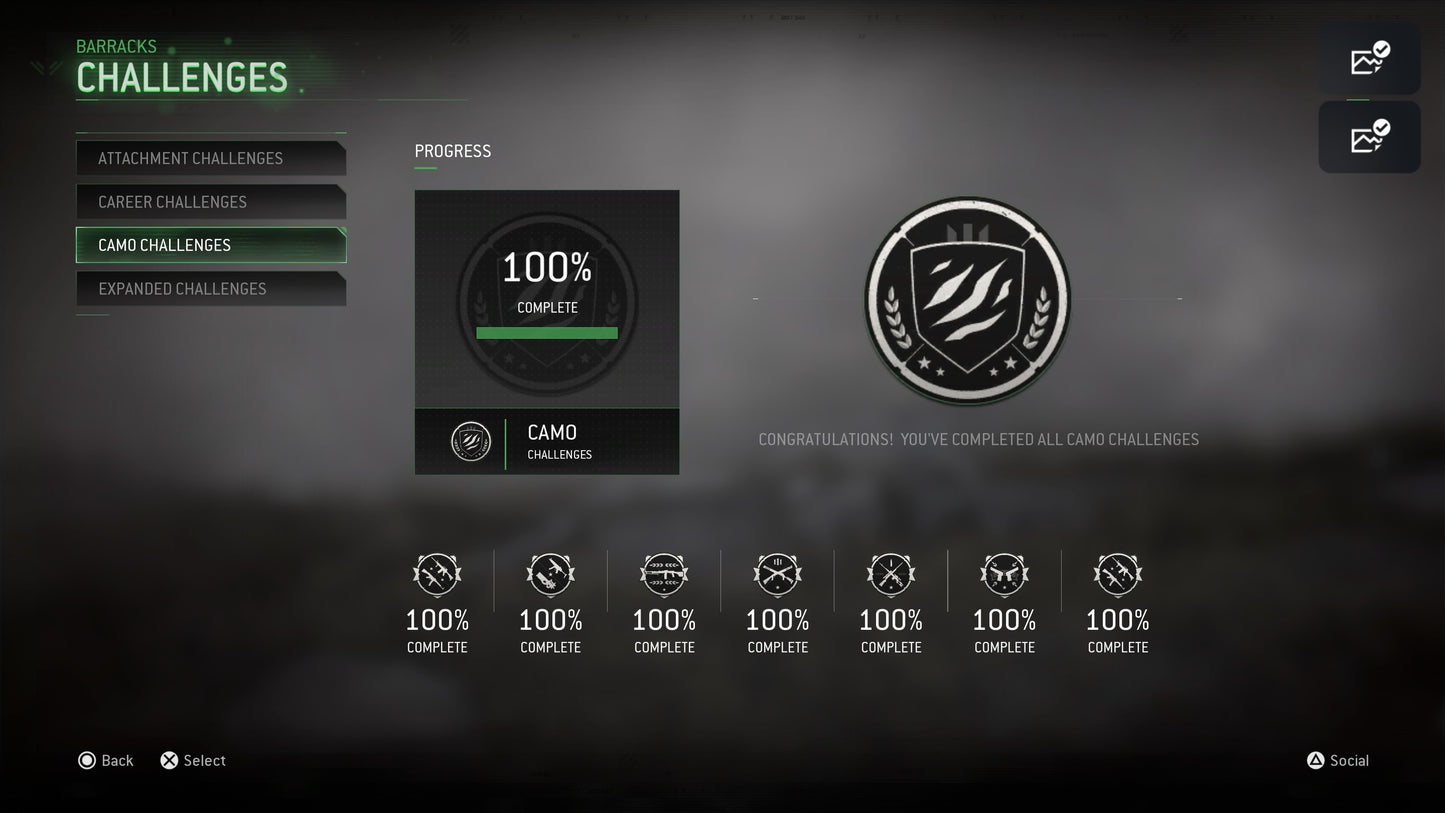Viewport: 1445px width, 813px height.
Task: Open Expanded Challenges
Action: click(x=211, y=289)
